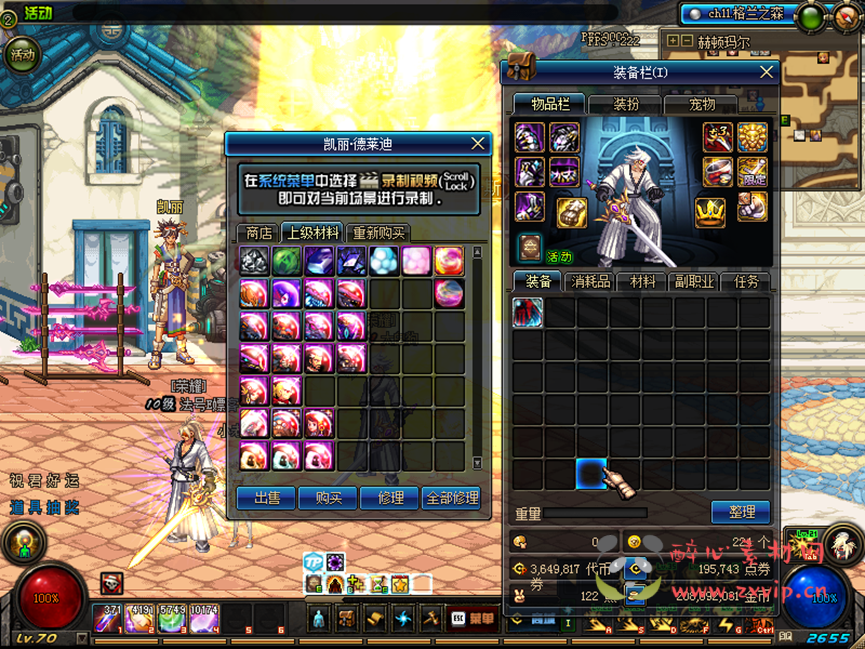Show the 消耗品 consumables tab
The width and height of the screenshot is (865, 649).
coord(590,282)
